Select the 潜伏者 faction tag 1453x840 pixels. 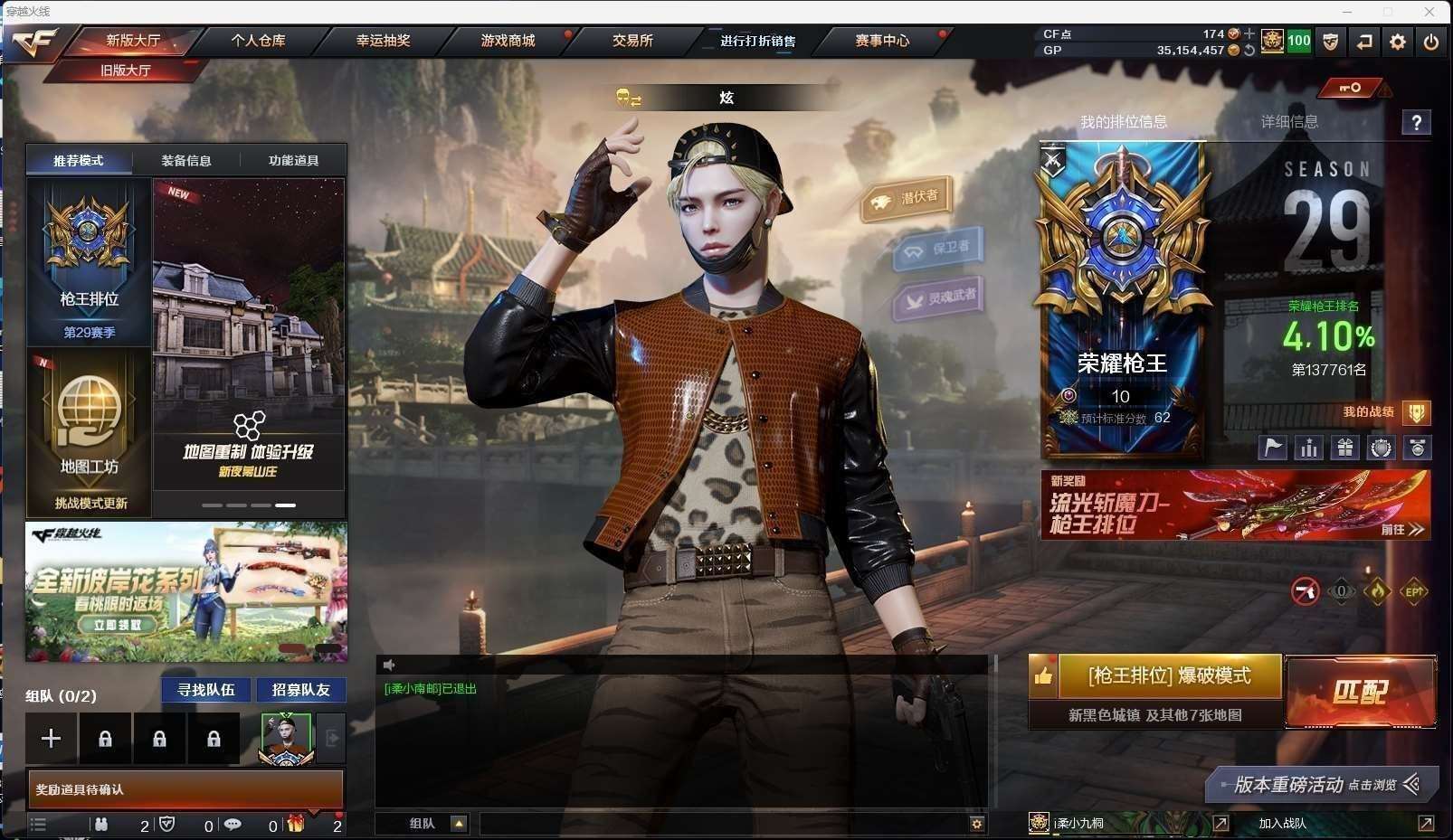tap(907, 198)
